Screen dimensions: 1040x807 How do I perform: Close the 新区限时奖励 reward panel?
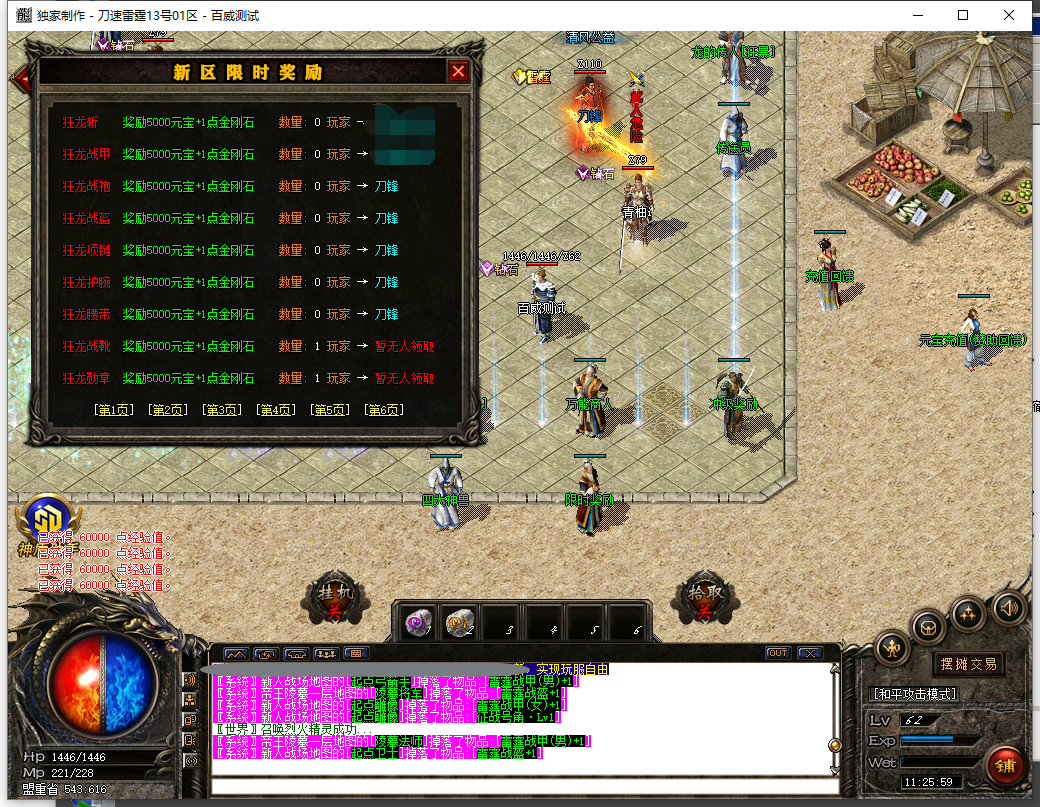click(x=458, y=72)
